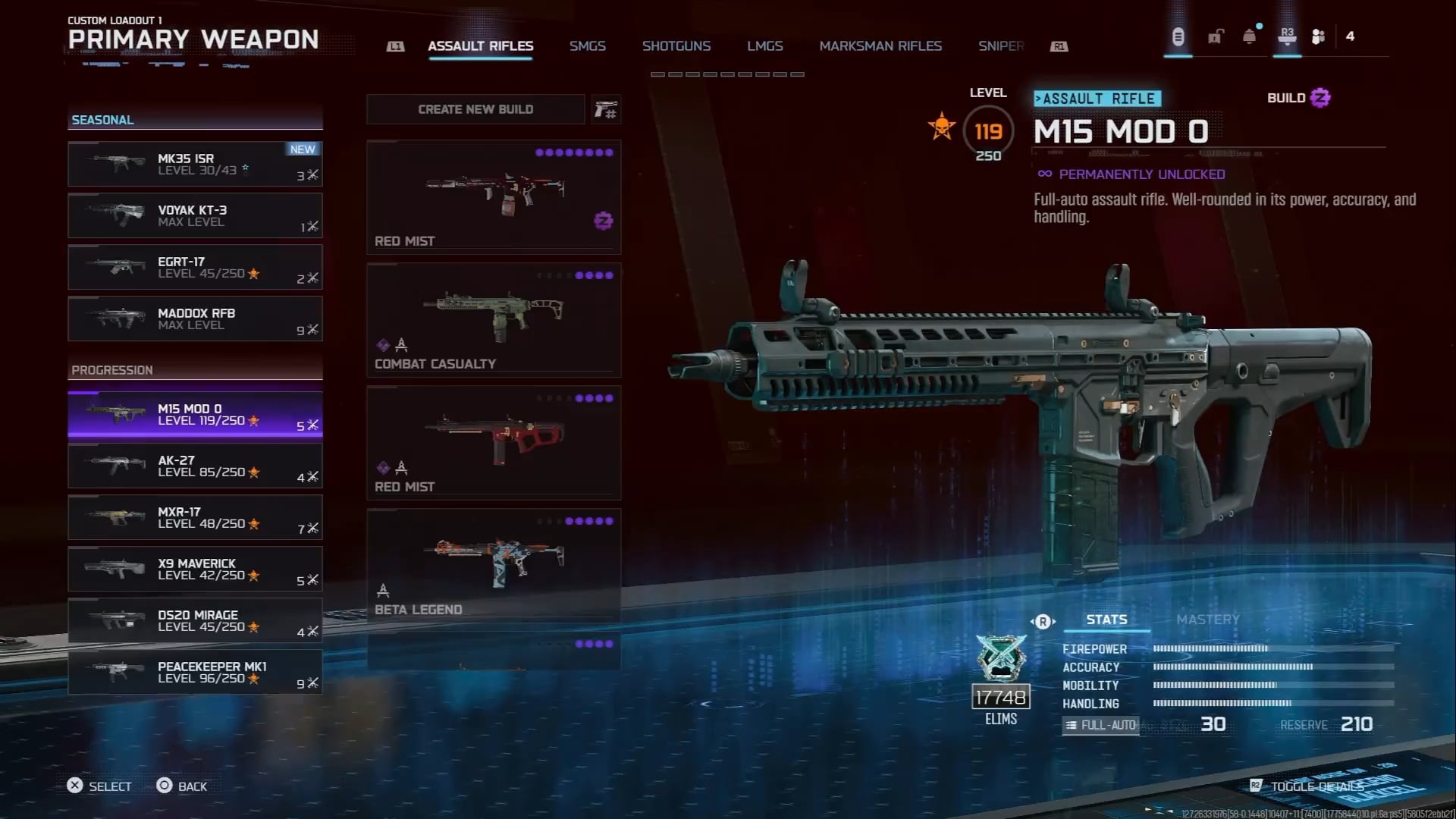1456x819 pixels.
Task: Show the Marksman Rifles category
Action: [x=880, y=46]
